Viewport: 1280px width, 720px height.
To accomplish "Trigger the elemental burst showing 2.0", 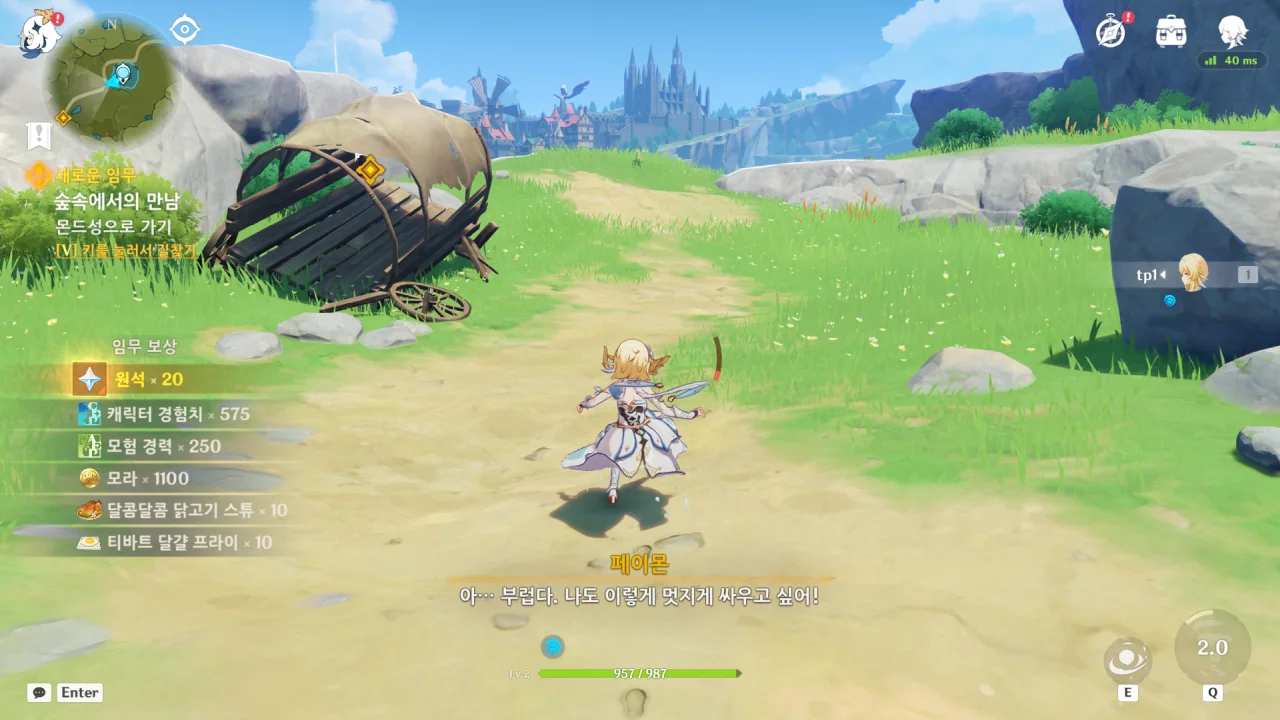I will (x=1212, y=648).
